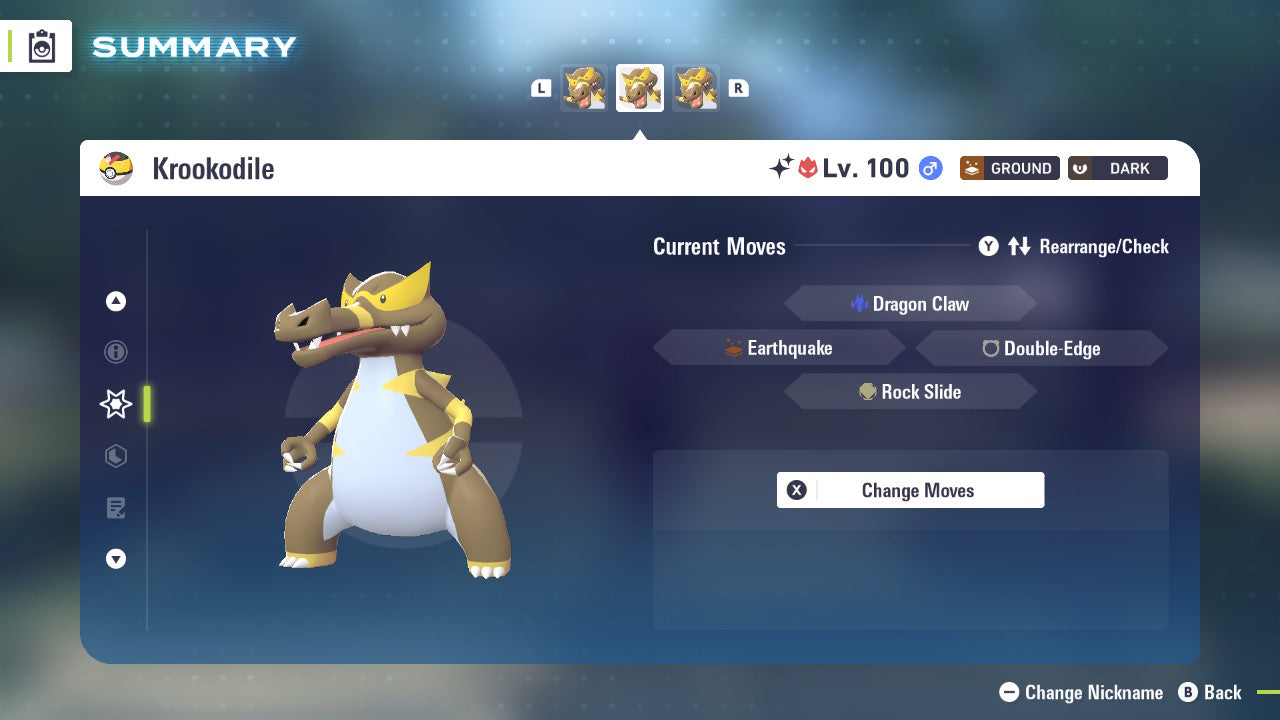The image size is (1280, 720).
Task: Click the Poké Ball icon beside Krookodile's name
Action: [x=116, y=168]
